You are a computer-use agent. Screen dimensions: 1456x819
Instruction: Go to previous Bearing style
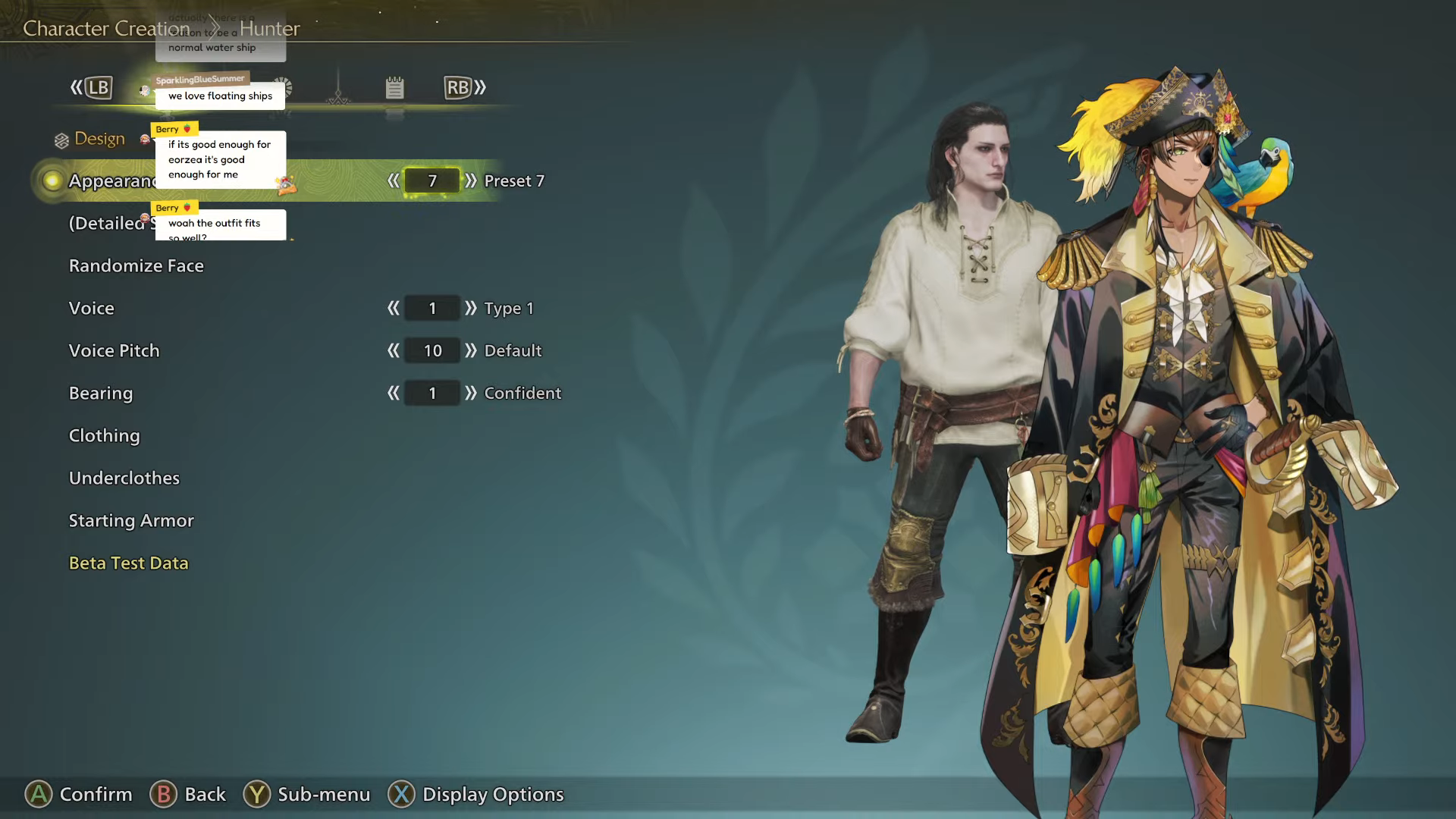pos(393,393)
